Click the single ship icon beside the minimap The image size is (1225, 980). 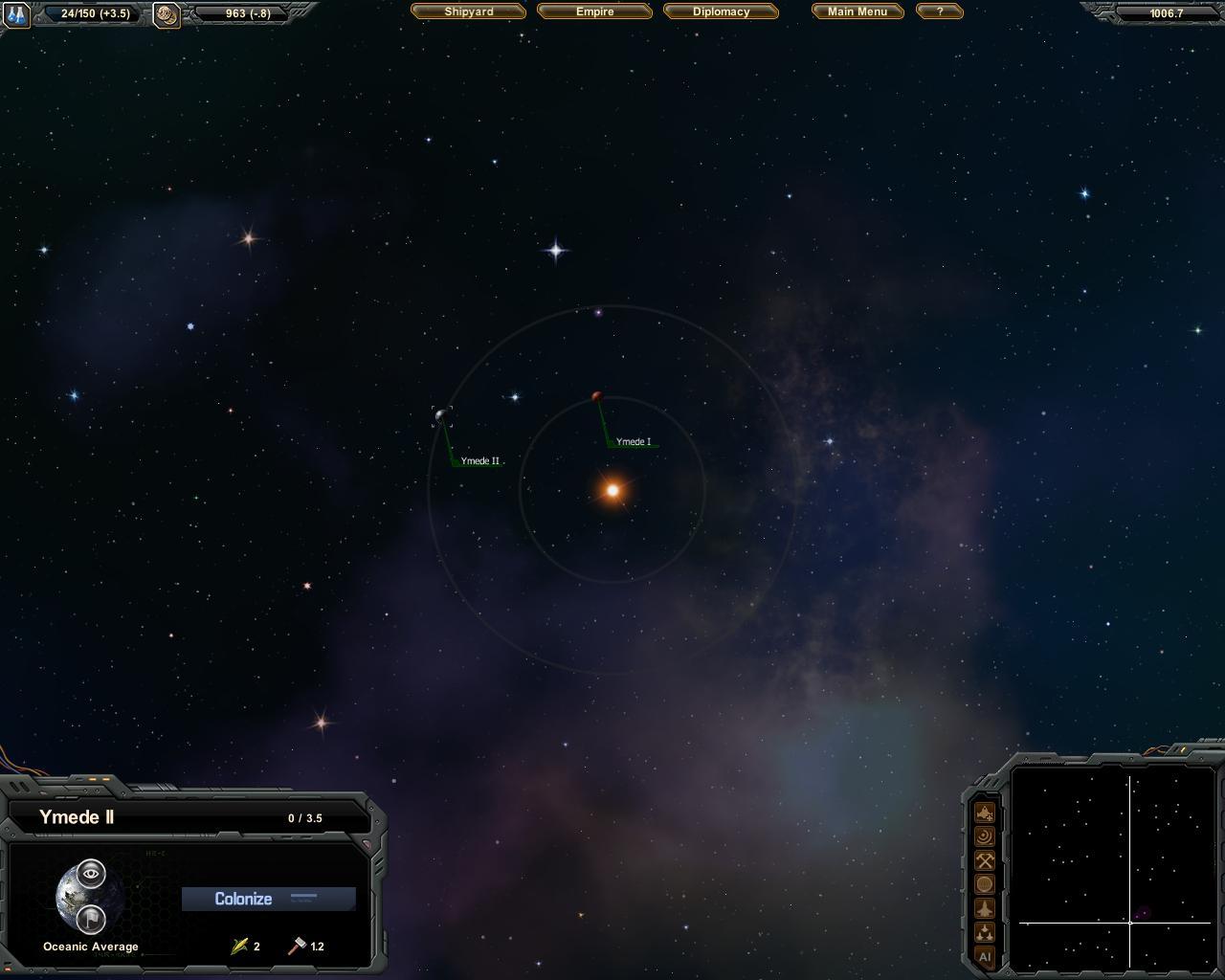pyautogui.click(x=984, y=908)
